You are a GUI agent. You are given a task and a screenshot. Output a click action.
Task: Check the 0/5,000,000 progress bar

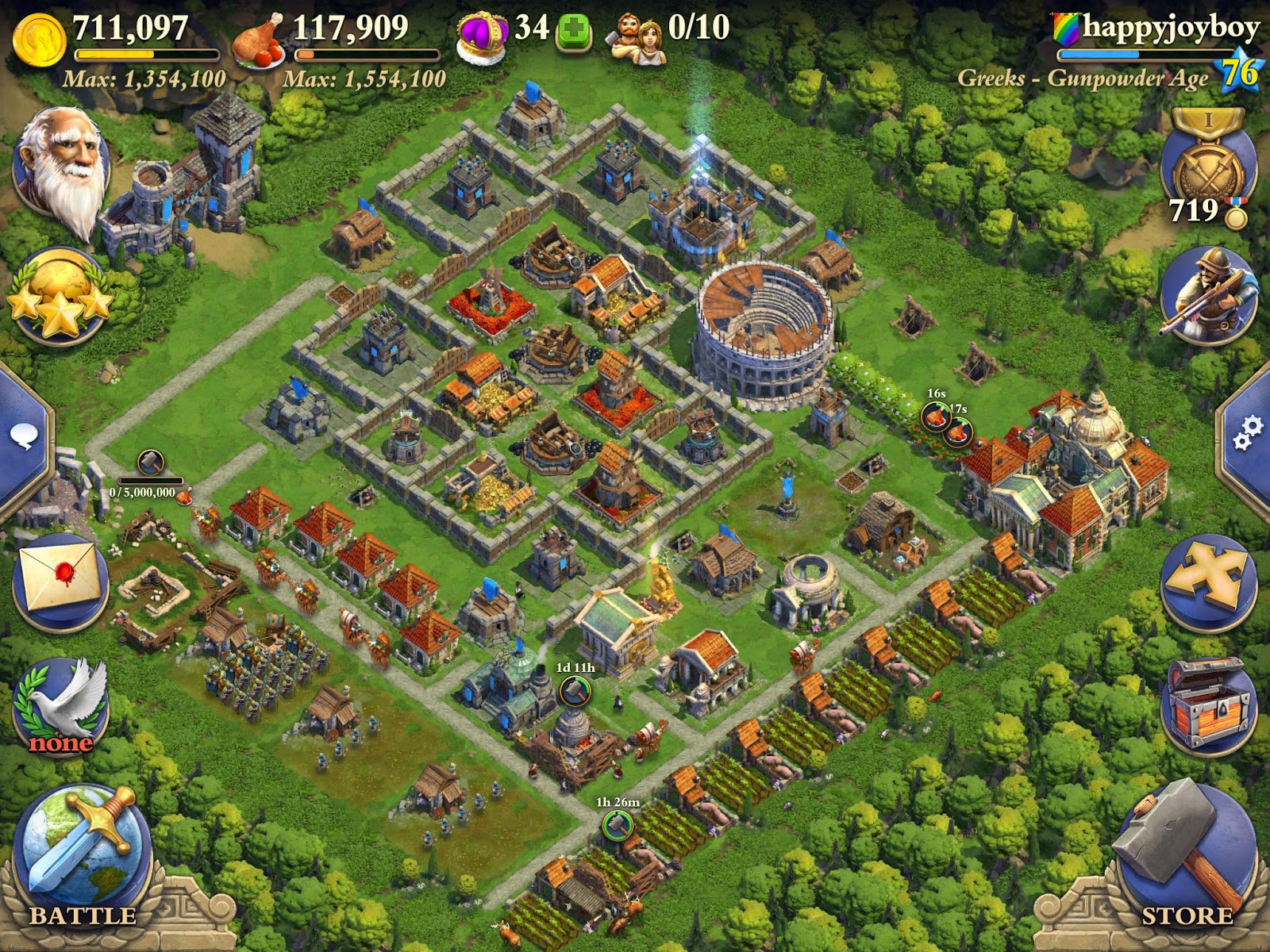151,480
